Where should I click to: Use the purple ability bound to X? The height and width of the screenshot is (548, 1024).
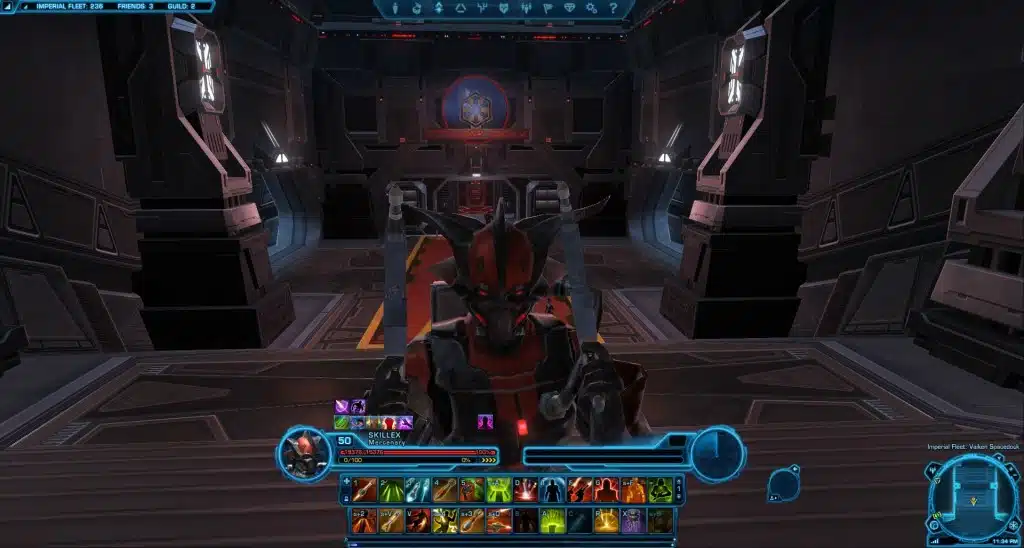click(633, 521)
